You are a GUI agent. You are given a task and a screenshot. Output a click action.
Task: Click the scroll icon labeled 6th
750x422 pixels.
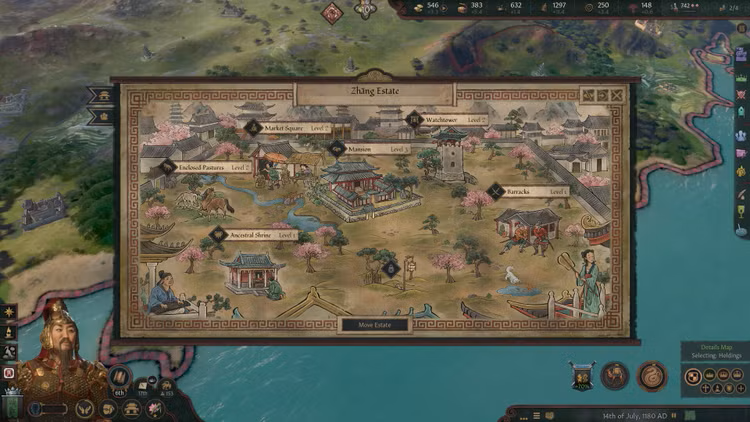[120, 378]
